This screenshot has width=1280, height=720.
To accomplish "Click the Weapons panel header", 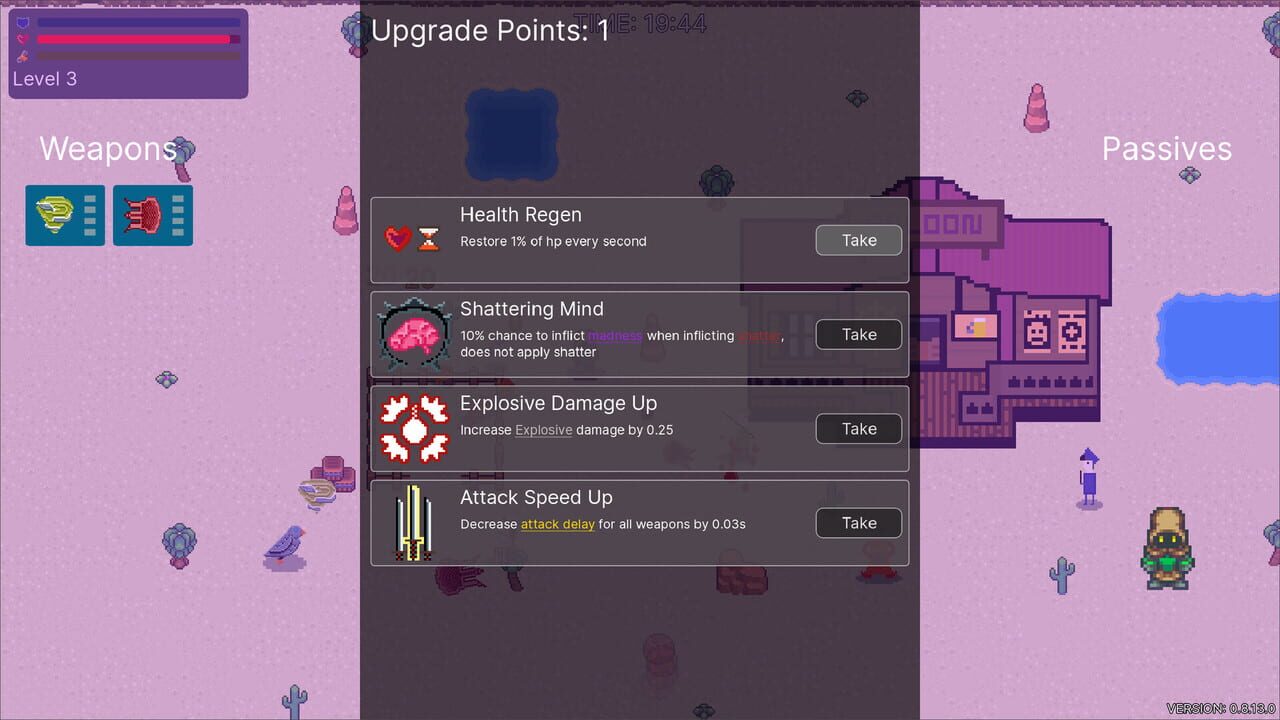I will pos(107,149).
